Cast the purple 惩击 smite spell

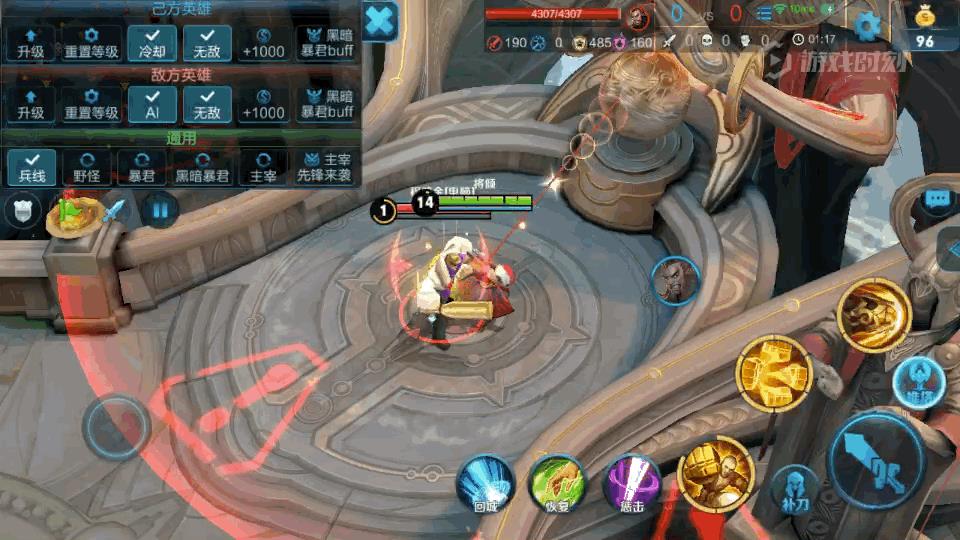[x=632, y=484]
